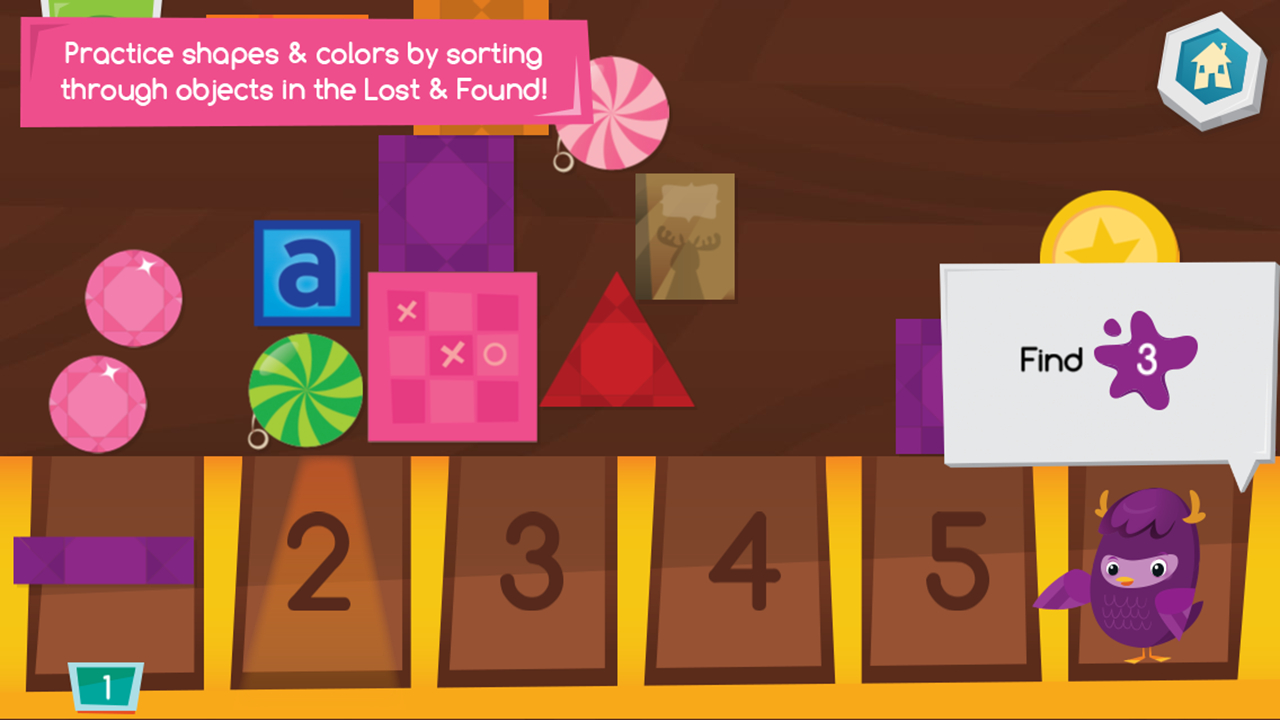The width and height of the screenshot is (1280, 720).
Task: Click the letter 'a' alphabet block
Action: click(307, 272)
